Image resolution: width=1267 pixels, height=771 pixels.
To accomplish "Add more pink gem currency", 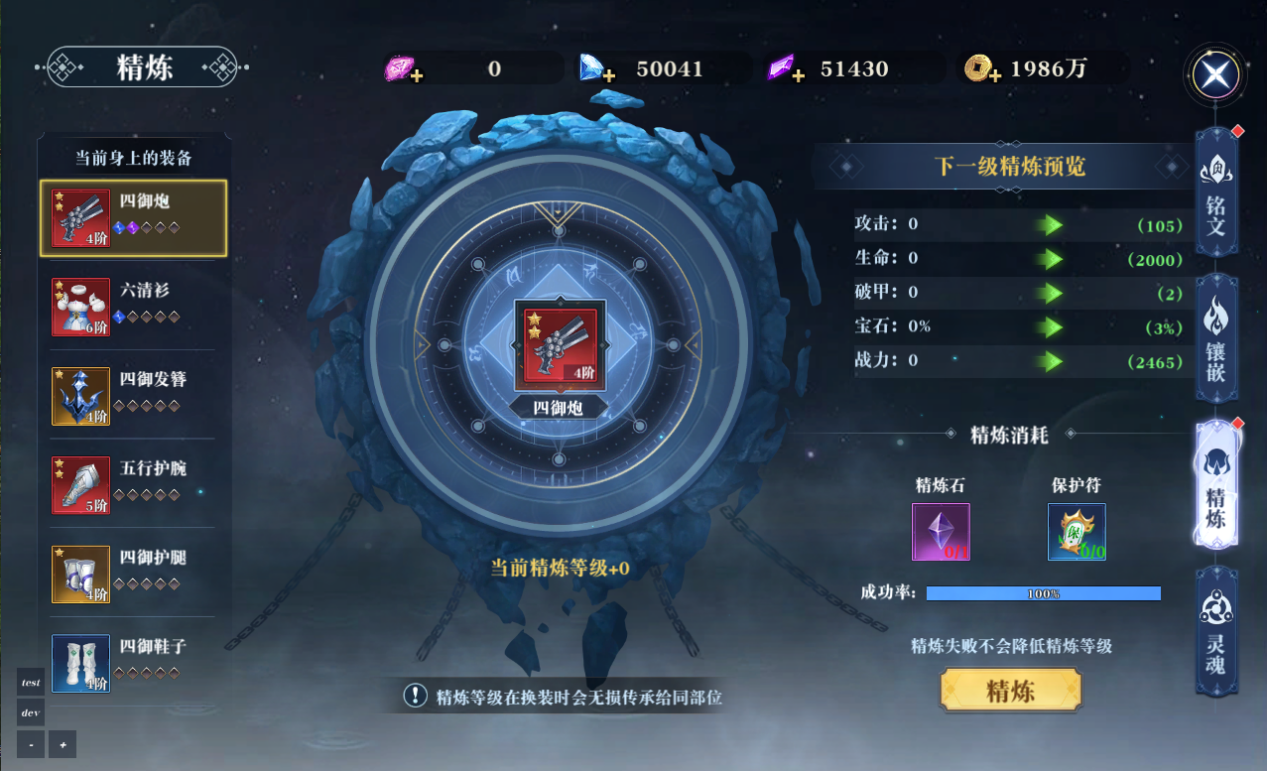I will 416,76.
